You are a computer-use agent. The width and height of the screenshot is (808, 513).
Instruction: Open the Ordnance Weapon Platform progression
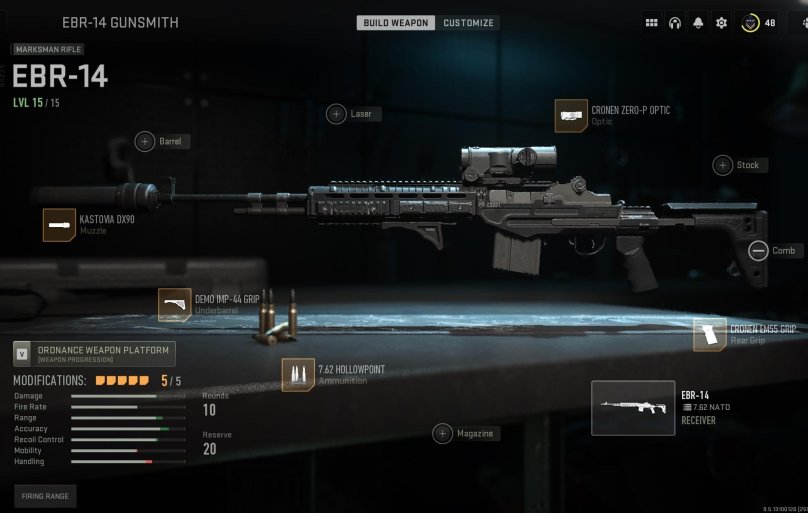pos(93,353)
